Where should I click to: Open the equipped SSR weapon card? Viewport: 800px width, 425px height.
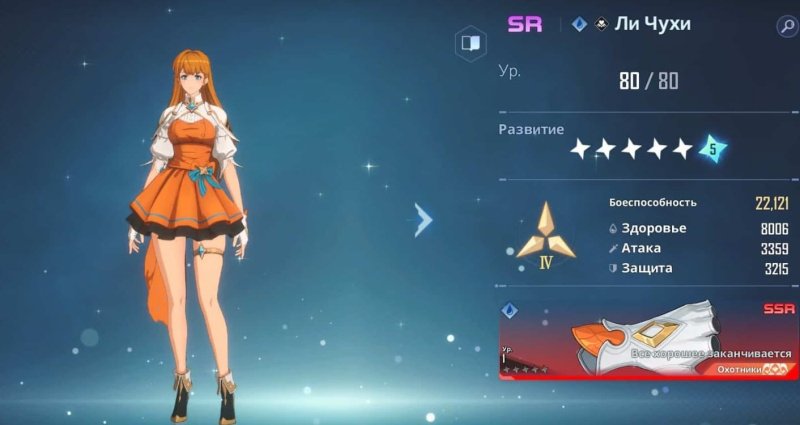pyautogui.click(x=648, y=340)
